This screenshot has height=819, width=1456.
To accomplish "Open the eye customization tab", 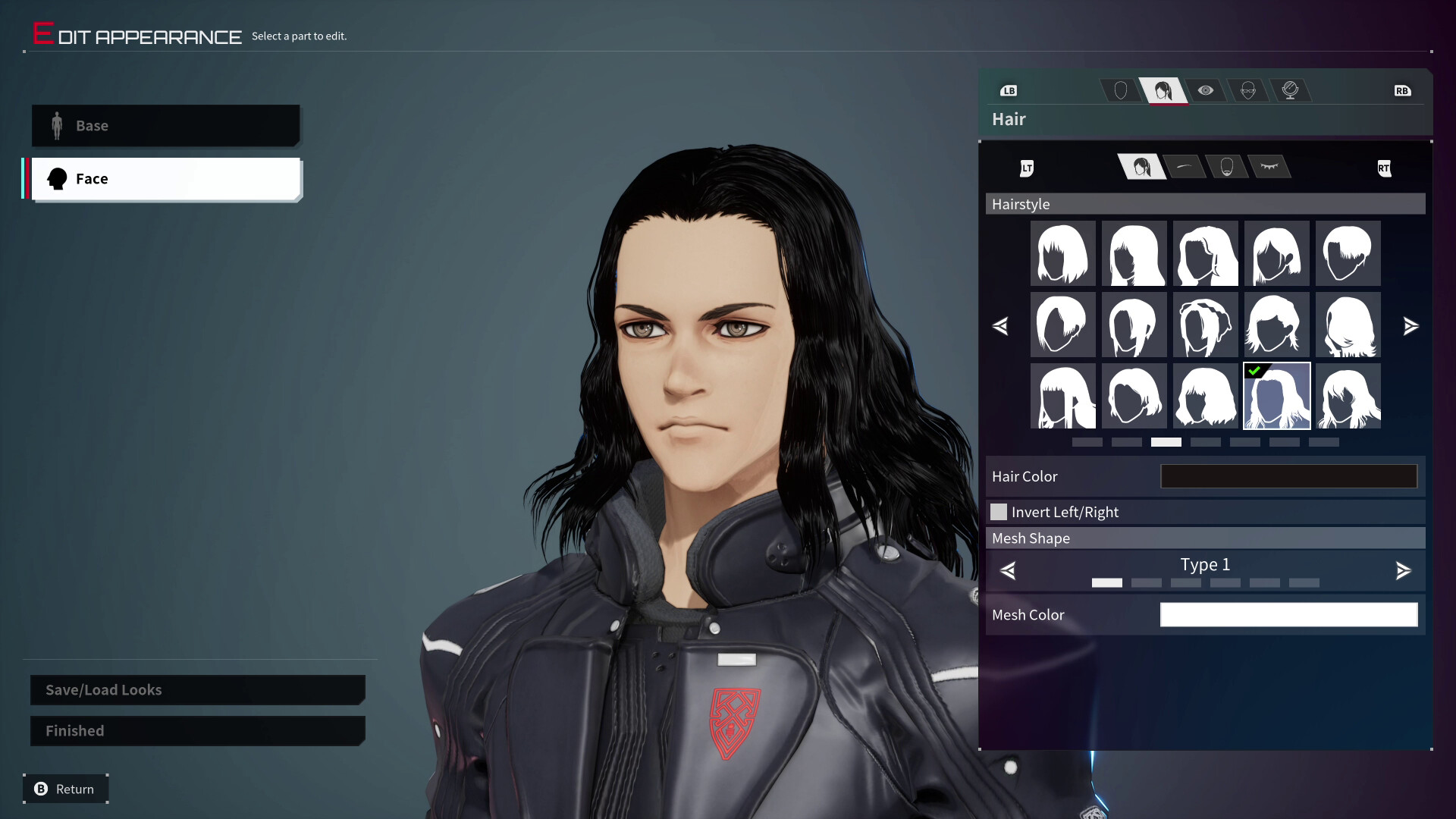I will [1207, 90].
